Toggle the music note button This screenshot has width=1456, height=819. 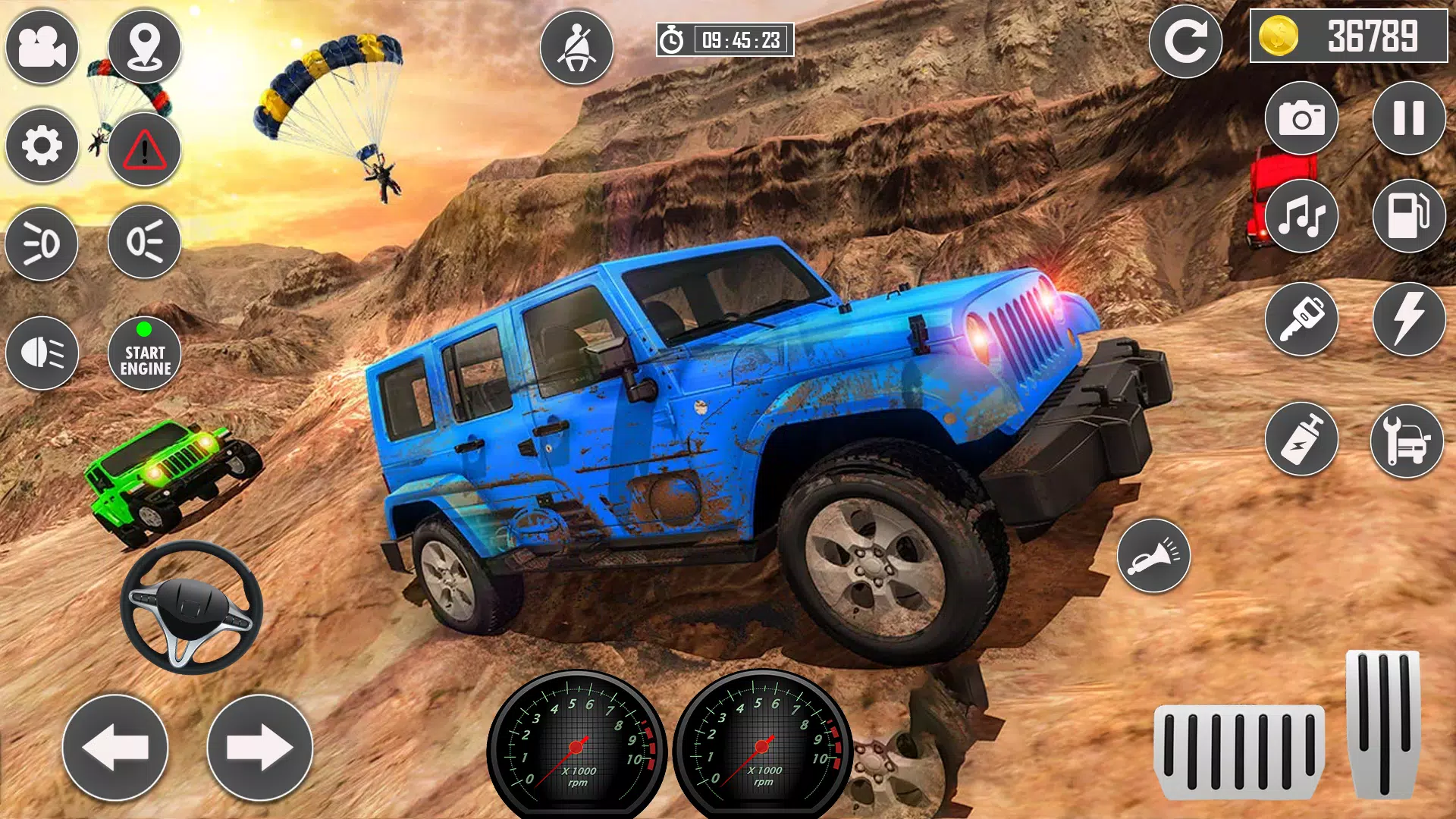1301,217
